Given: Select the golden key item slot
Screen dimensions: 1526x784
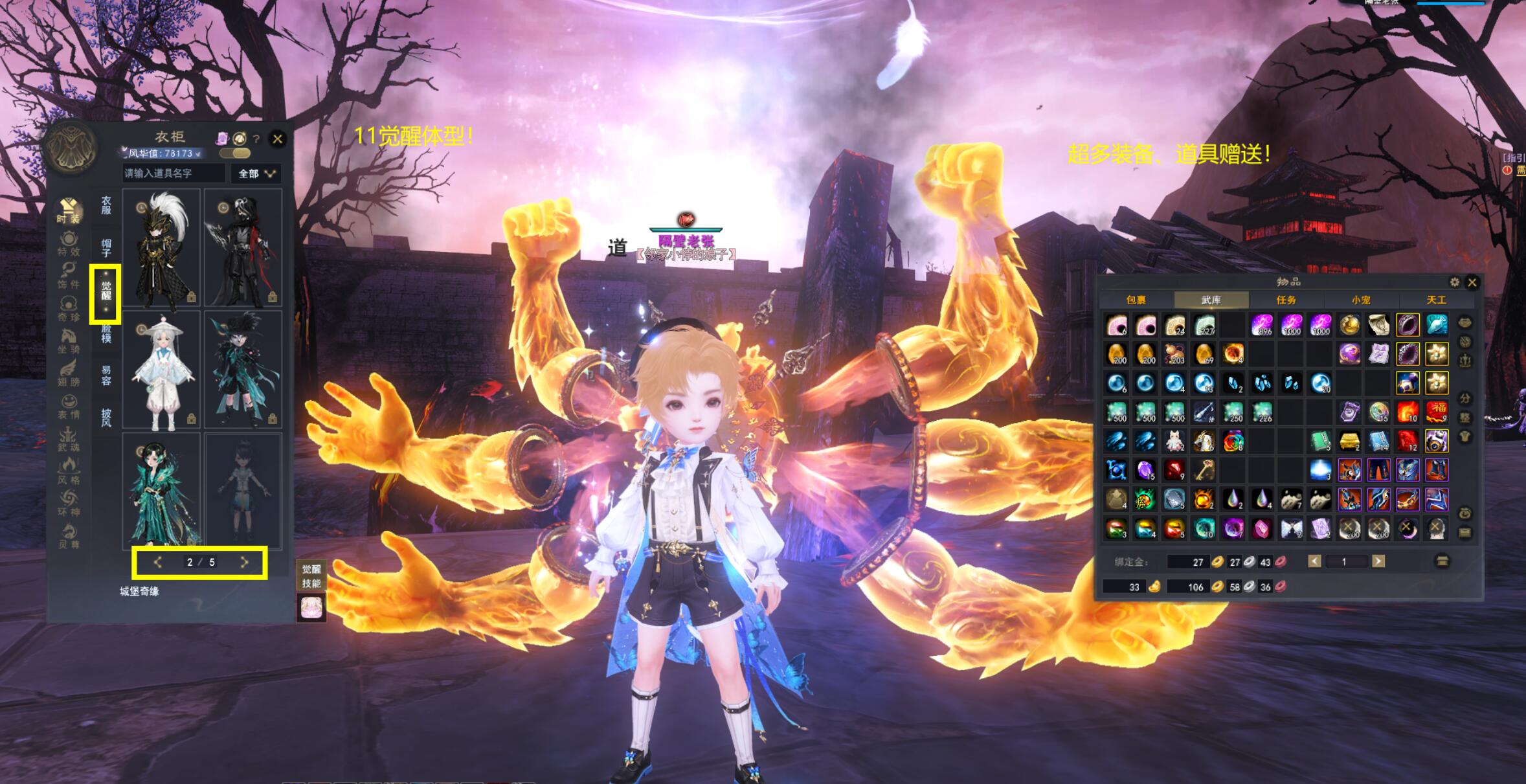Looking at the screenshot, I should pyautogui.click(x=1204, y=470).
